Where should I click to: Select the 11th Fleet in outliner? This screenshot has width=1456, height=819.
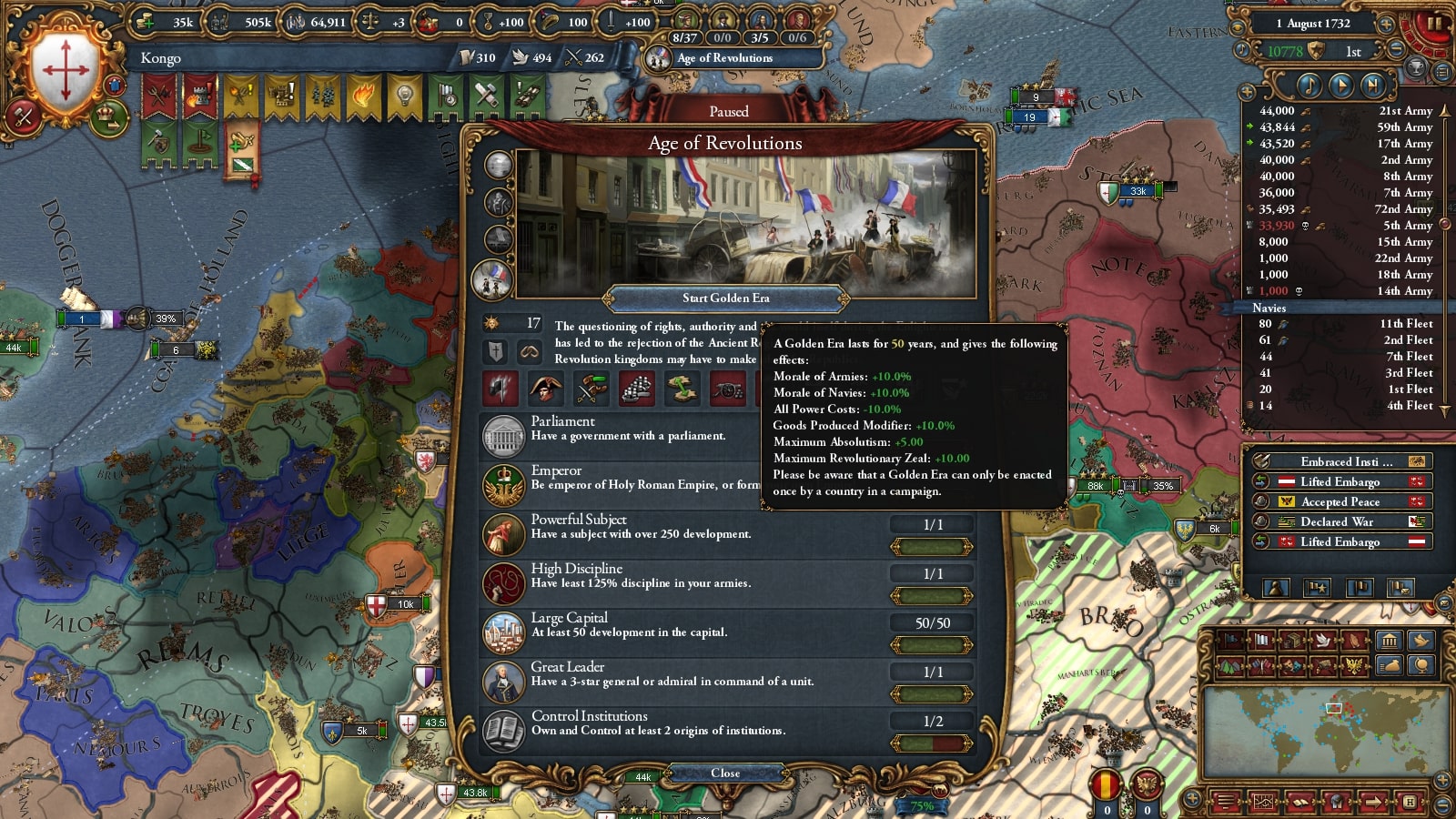(x=1345, y=324)
